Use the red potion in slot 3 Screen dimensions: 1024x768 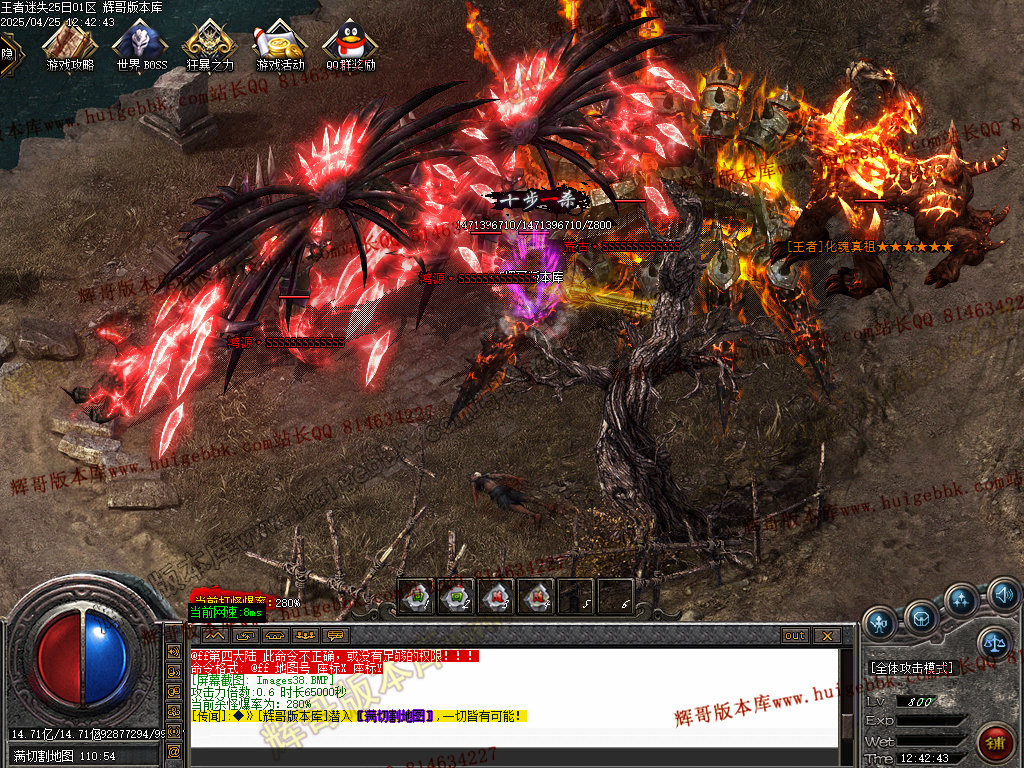[496, 597]
